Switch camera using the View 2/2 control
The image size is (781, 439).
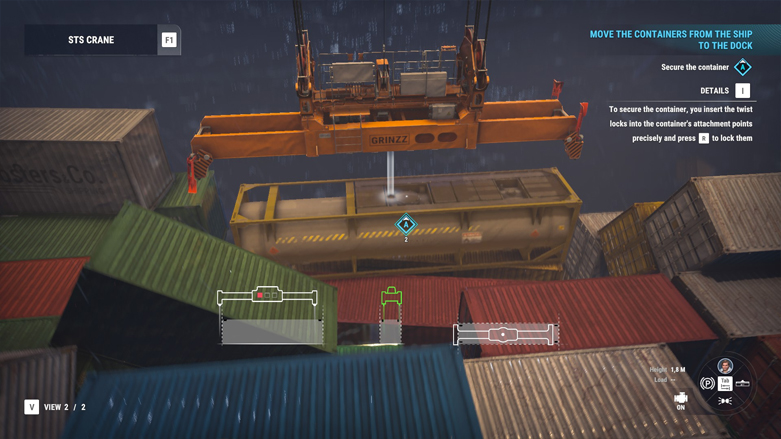point(32,407)
